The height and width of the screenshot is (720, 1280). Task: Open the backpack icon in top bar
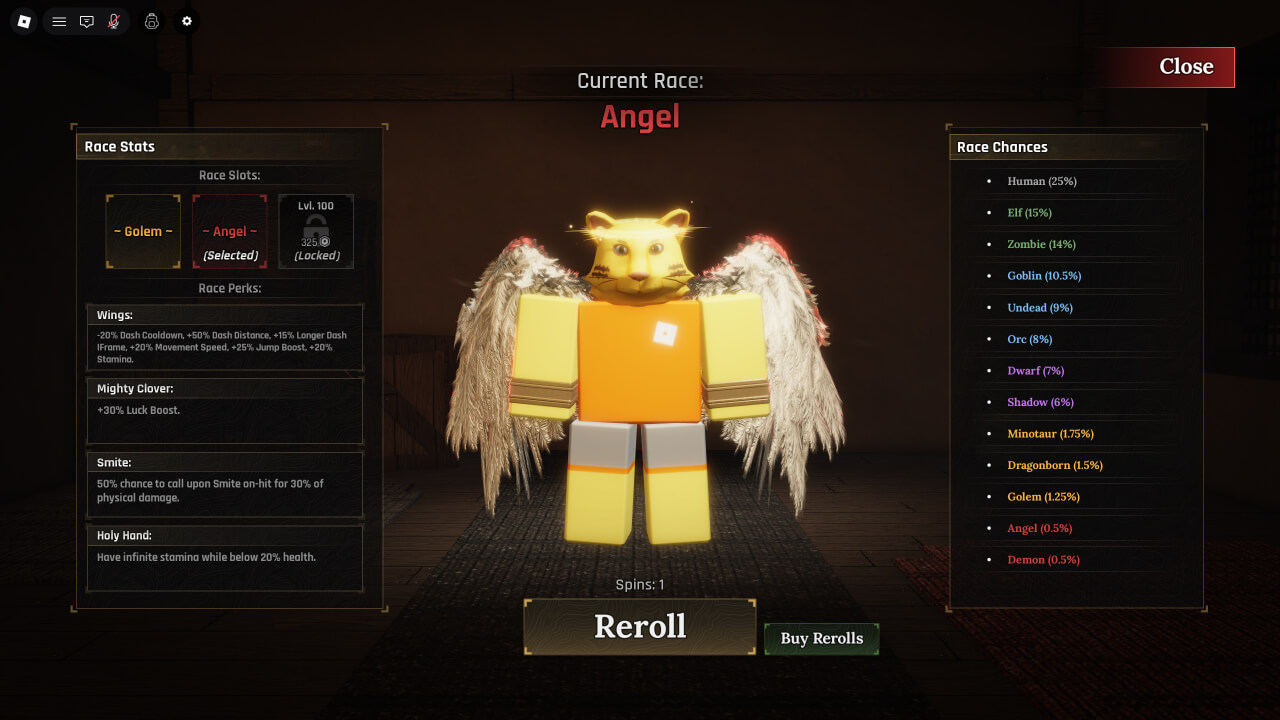click(x=152, y=21)
